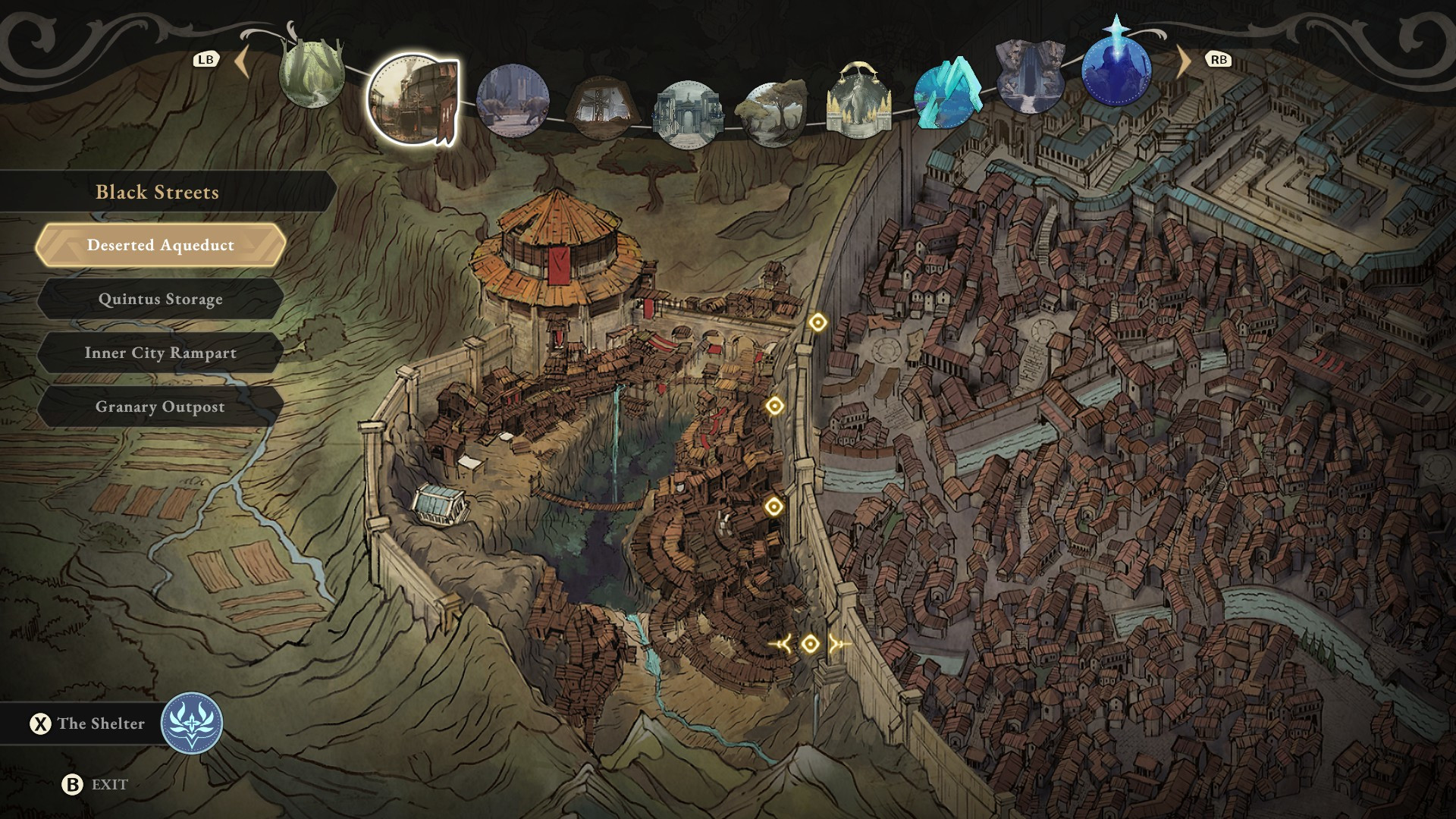The image size is (1456, 819).
Task: Open the wooden scaffolding region icon
Action: coord(601,107)
